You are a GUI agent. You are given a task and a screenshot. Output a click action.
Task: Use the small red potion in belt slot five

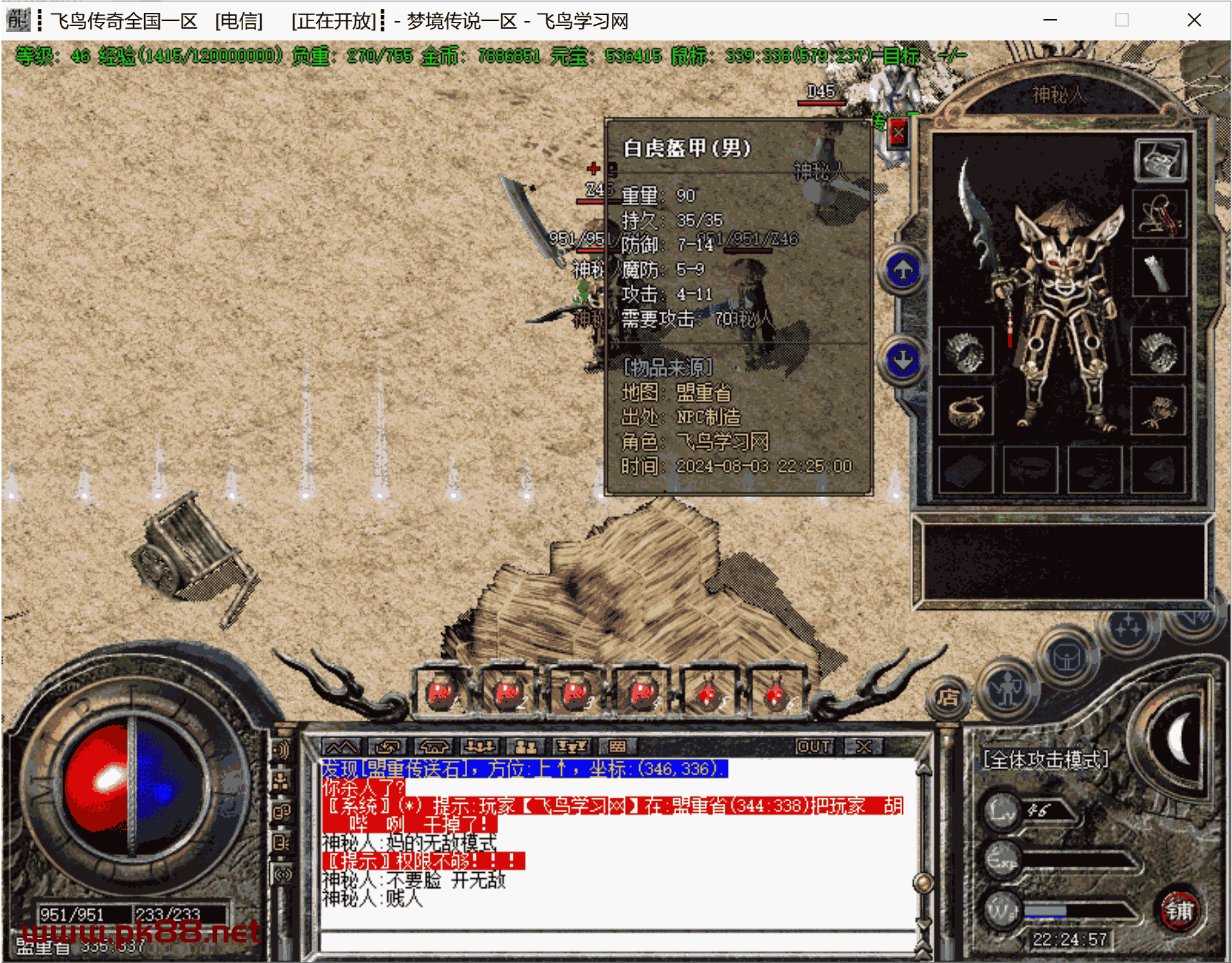pyautogui.click(x=708, y=693)
